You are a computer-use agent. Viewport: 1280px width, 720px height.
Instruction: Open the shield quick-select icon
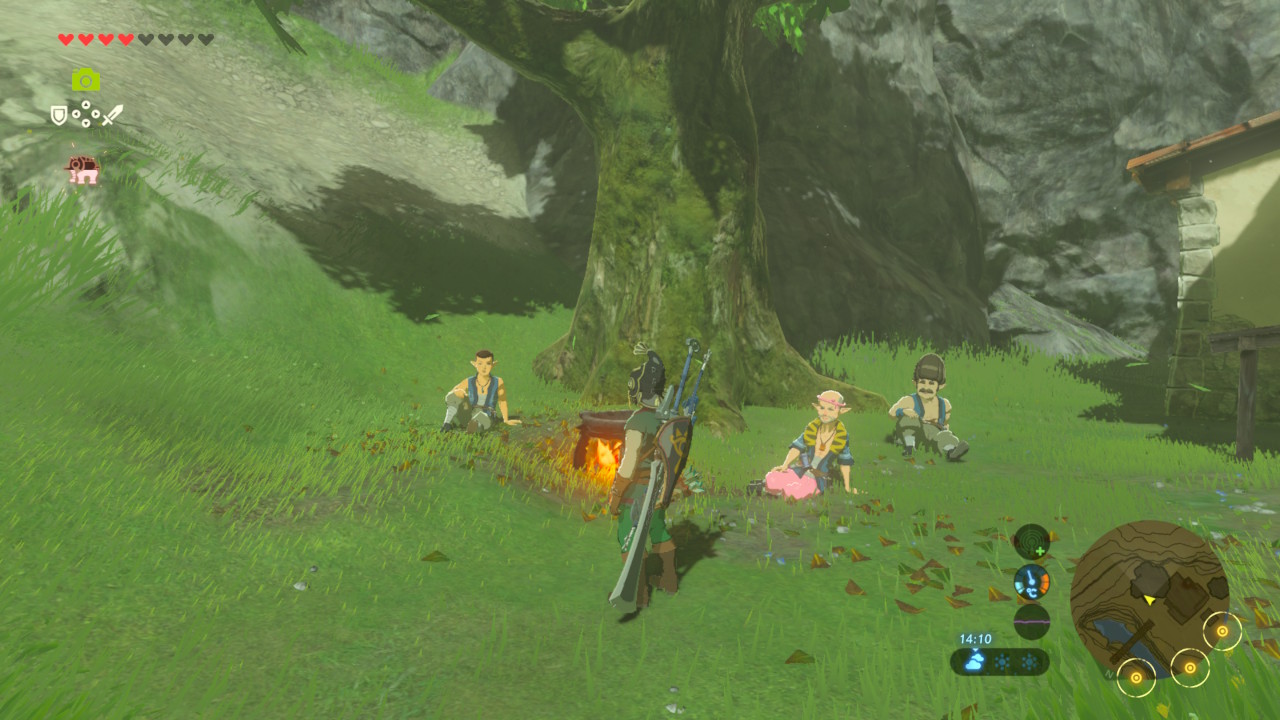(x=59, y=115)
